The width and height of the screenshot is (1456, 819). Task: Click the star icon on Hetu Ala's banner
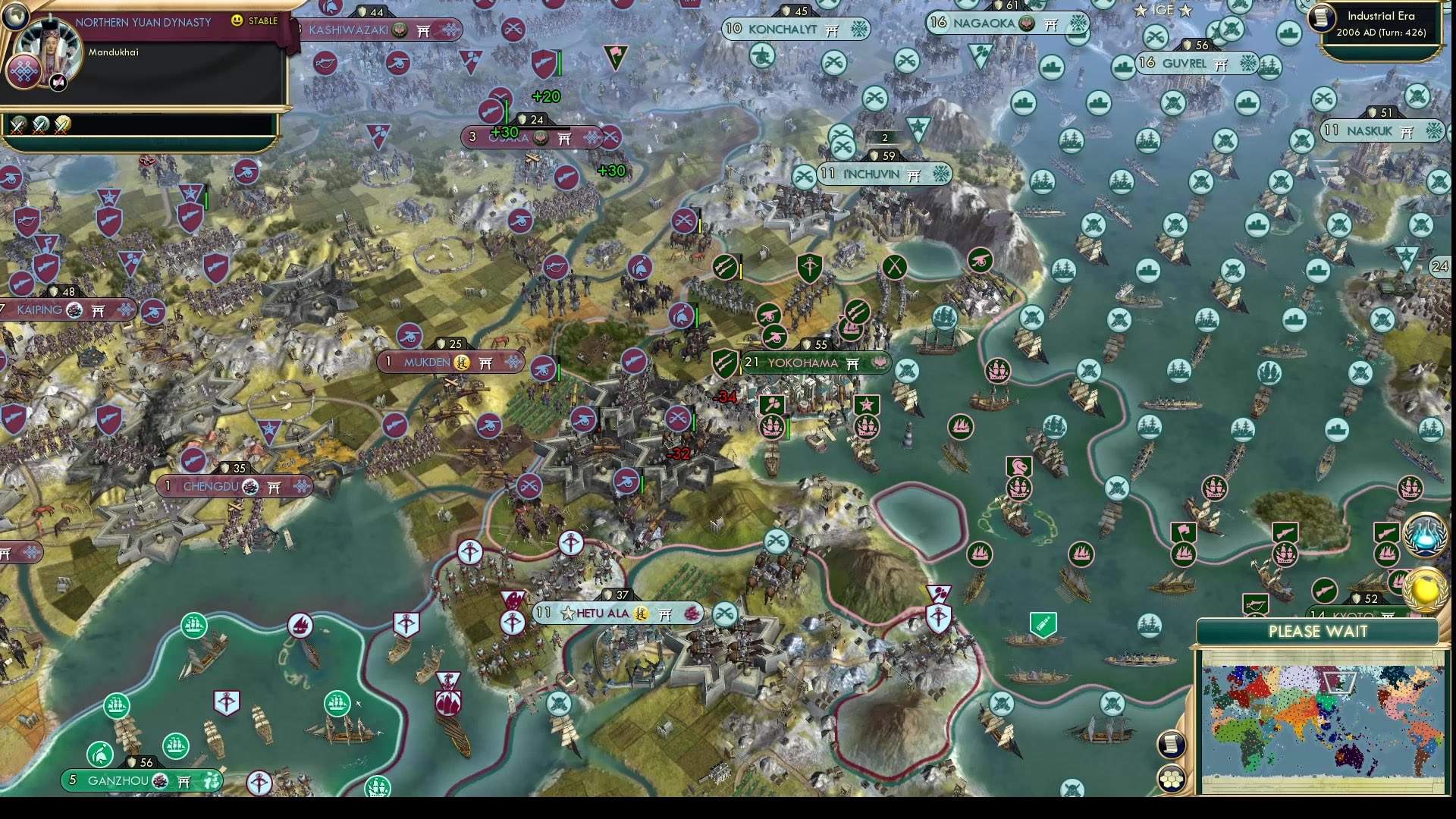568,613
